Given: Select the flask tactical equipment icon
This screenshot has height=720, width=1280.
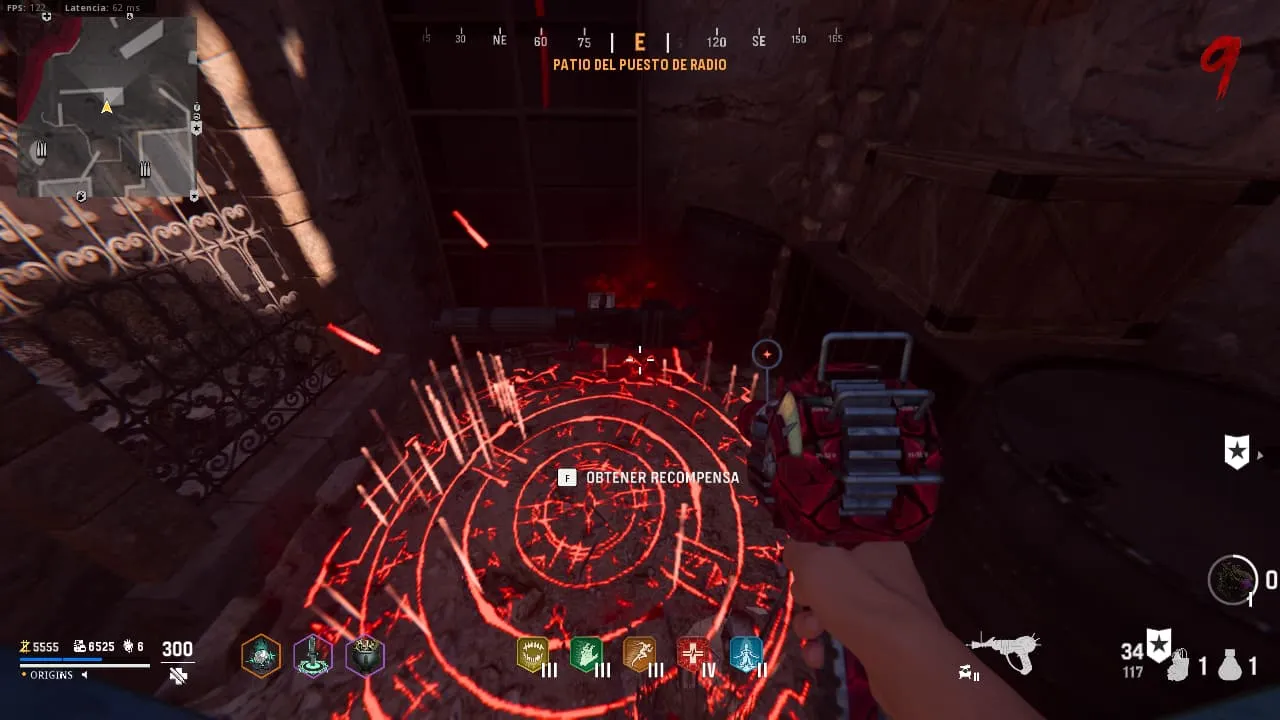Looking at the screenshot, I should click(1230, 665).
